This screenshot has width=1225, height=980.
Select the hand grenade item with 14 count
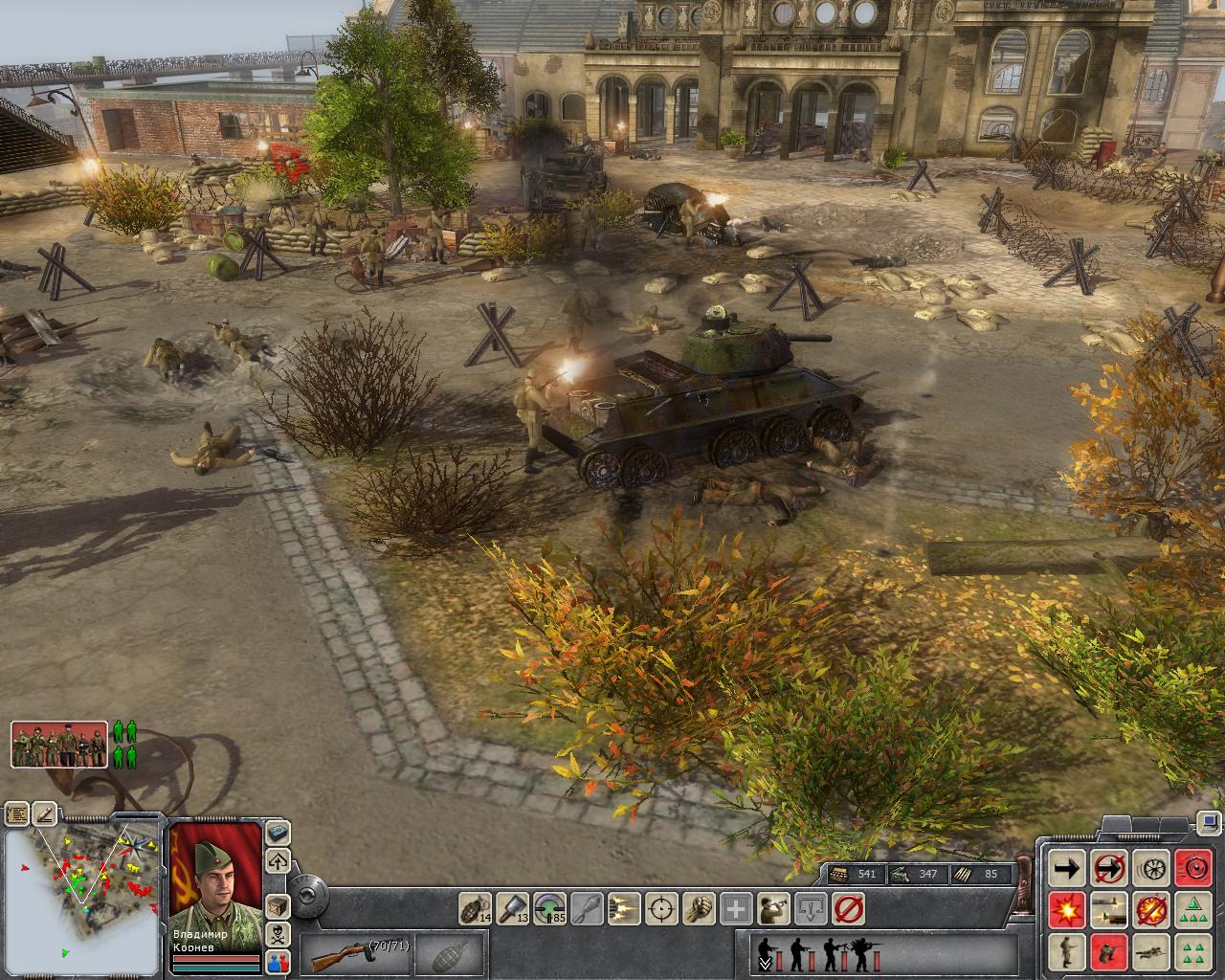[474, 907]
